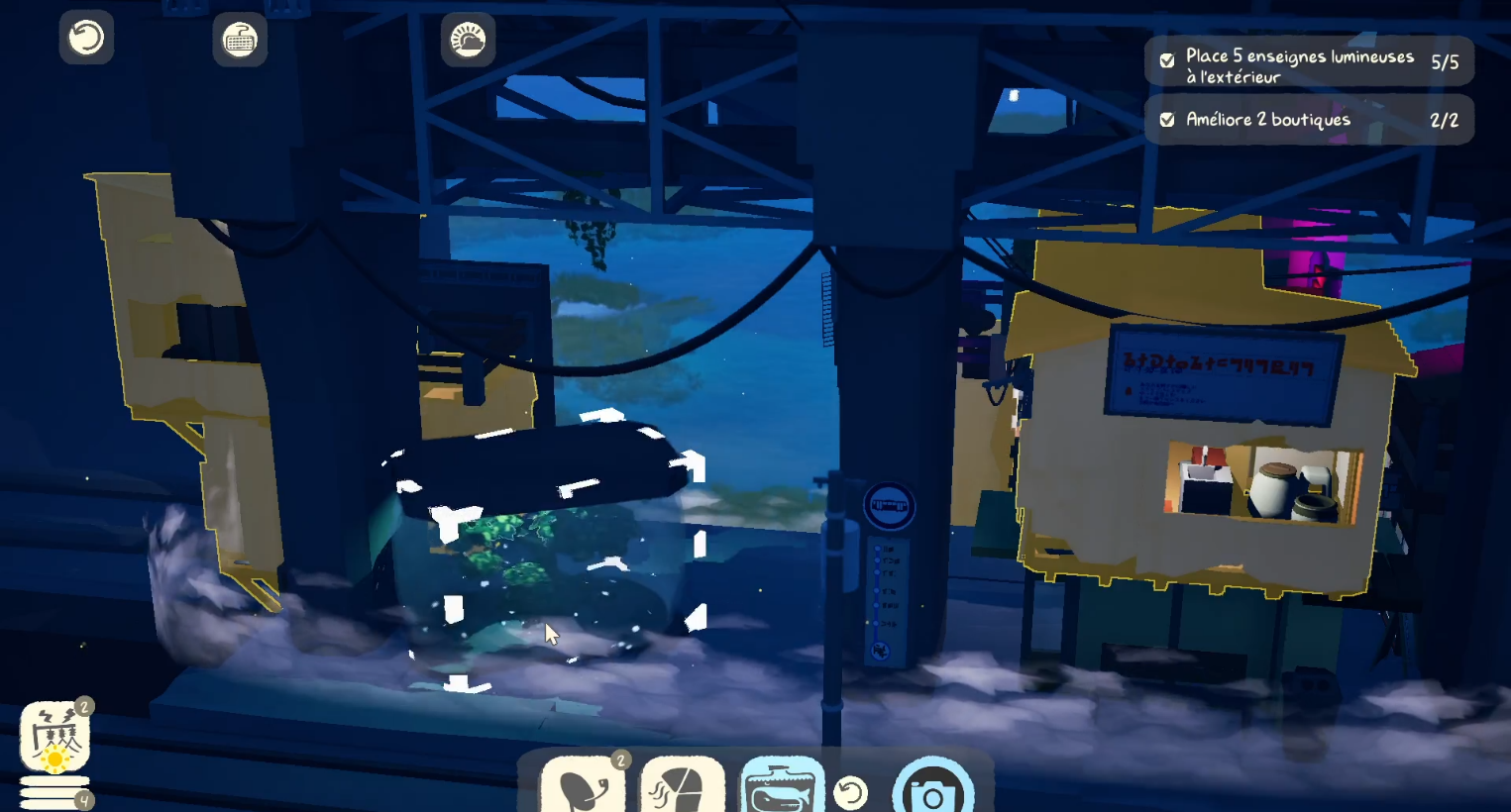Select the satellite dish item slot
Image resolution: width=1511 pixels, height=812 pixels.
583,786
